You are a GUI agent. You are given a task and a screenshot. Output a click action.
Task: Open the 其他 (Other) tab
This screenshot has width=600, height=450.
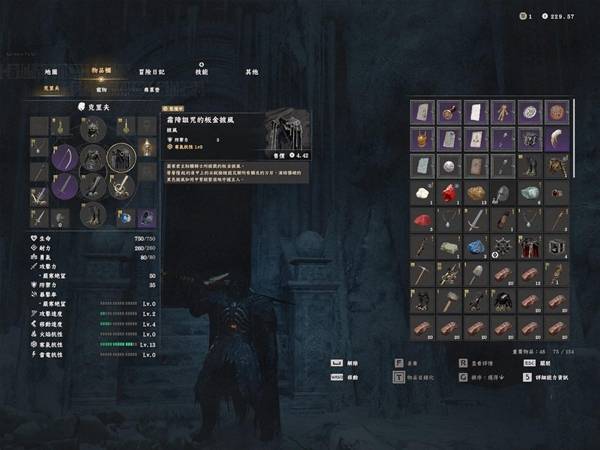coord(251,72)
